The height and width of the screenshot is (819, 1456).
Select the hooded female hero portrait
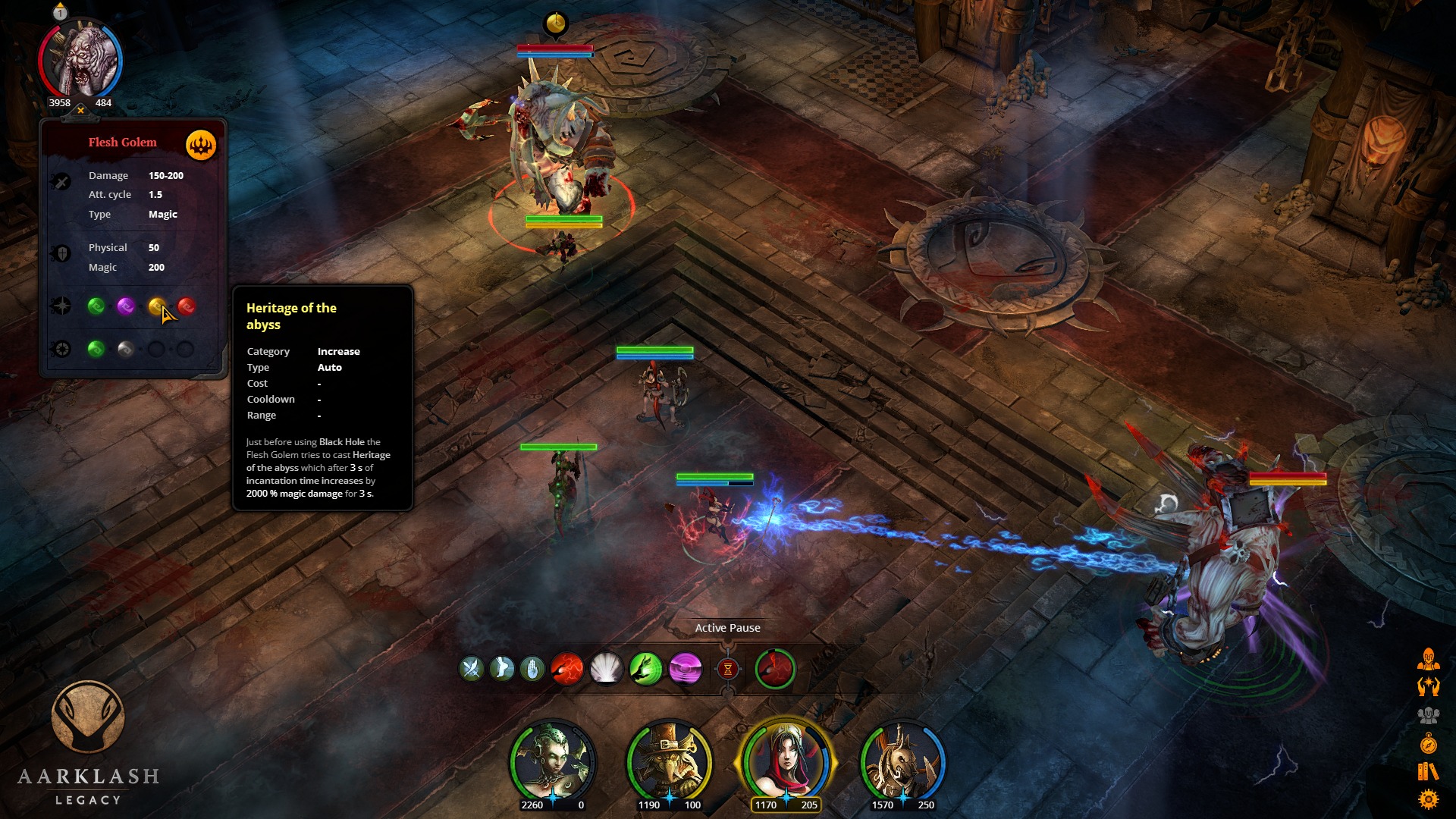click(782, 763)
